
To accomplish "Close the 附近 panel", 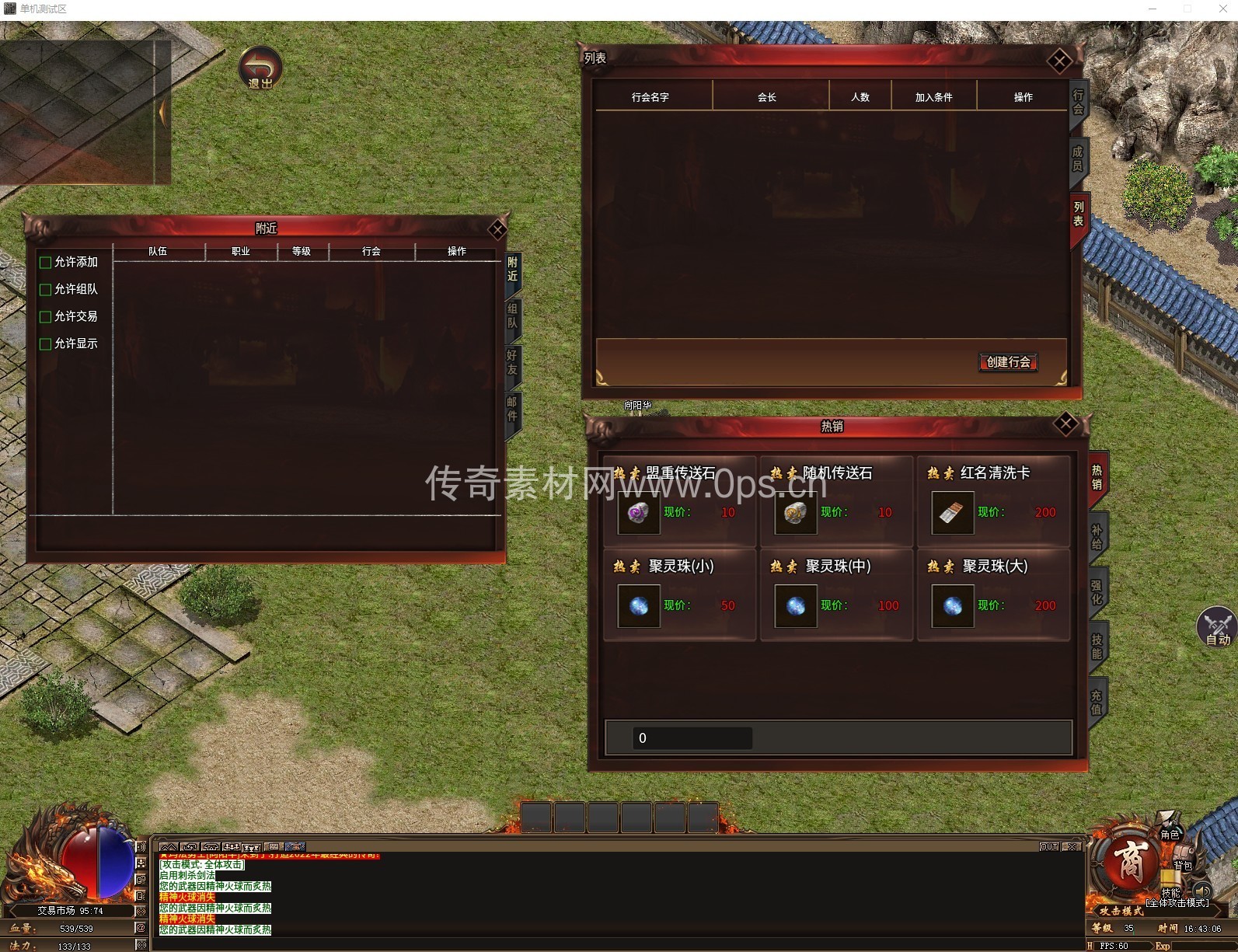I will [x=497, y=229].
